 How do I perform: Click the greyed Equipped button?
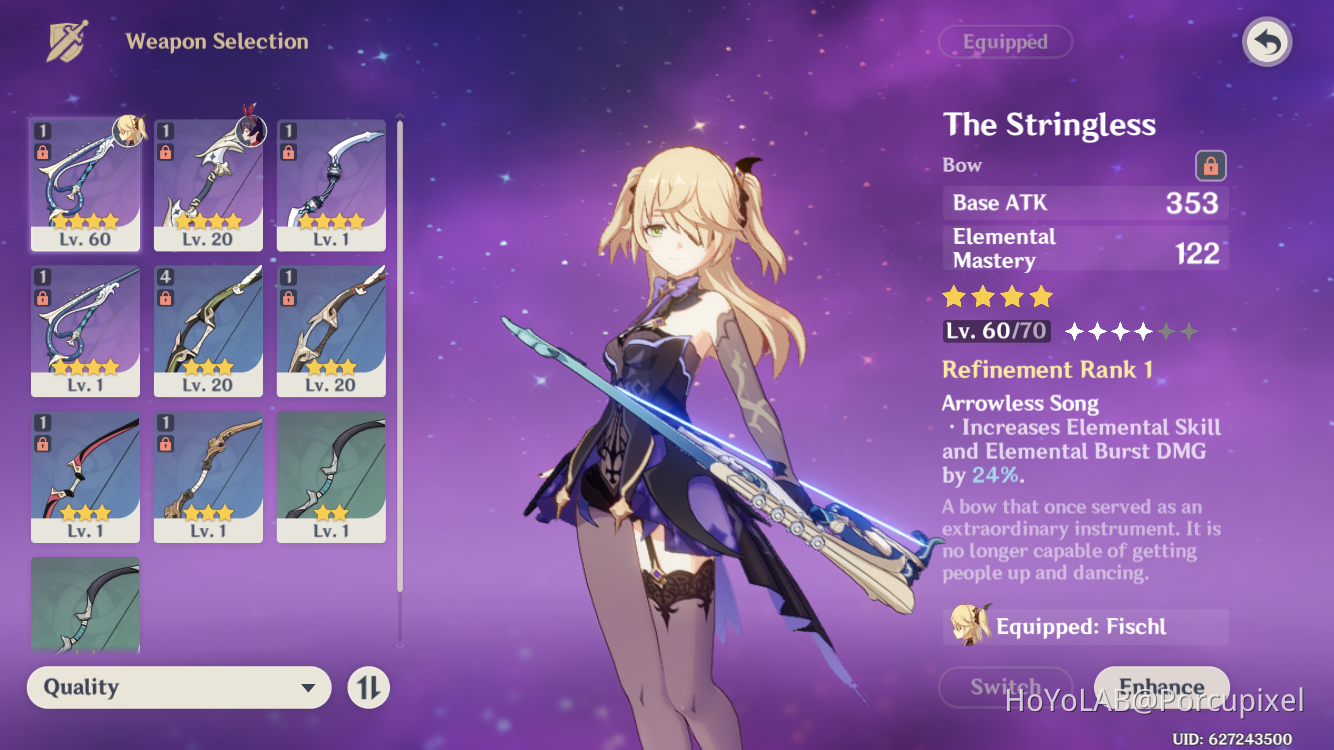coord(1005,42)
